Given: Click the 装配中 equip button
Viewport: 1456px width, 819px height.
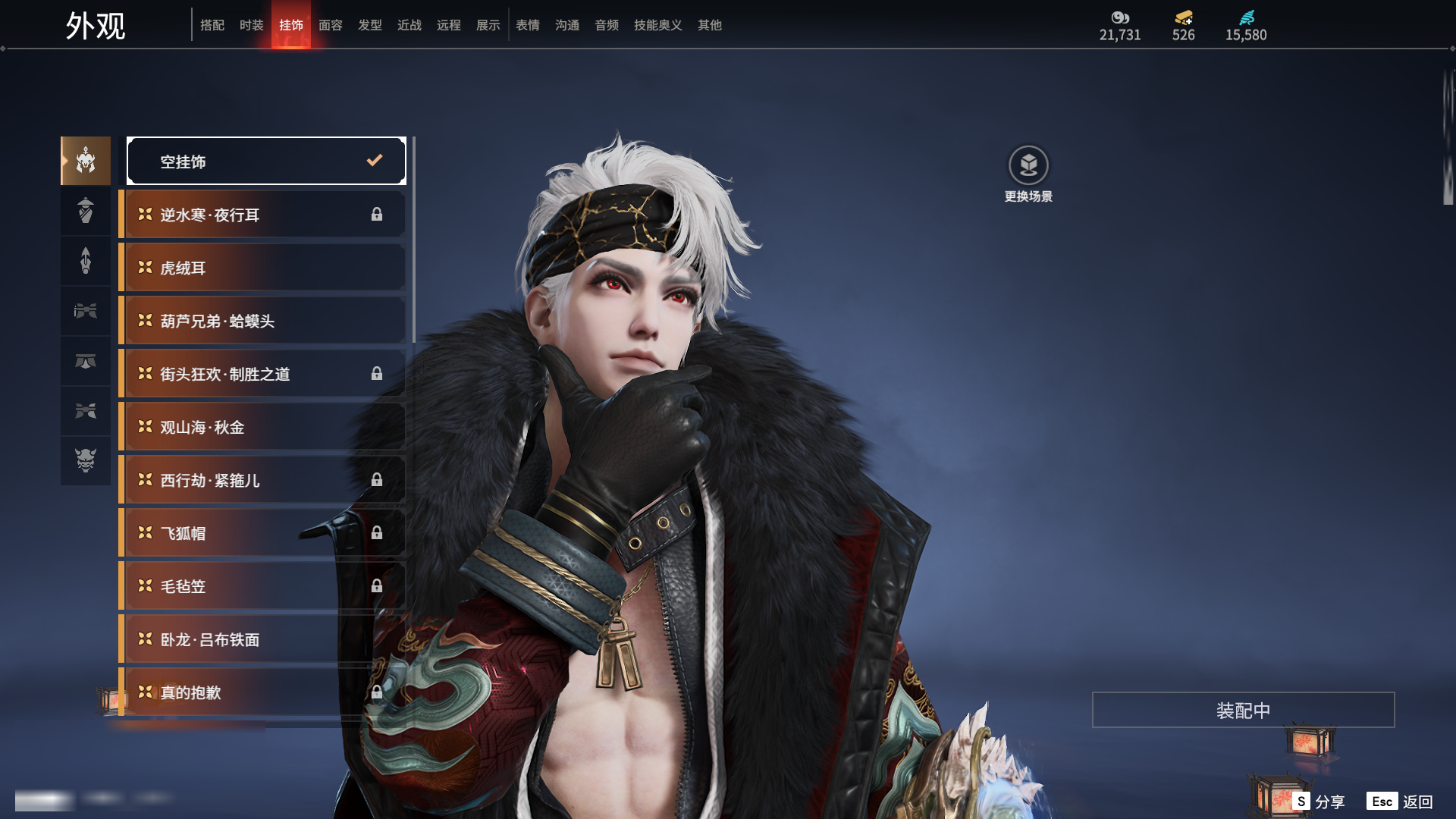Looking at the screenshot, I should pos(1243,710).
